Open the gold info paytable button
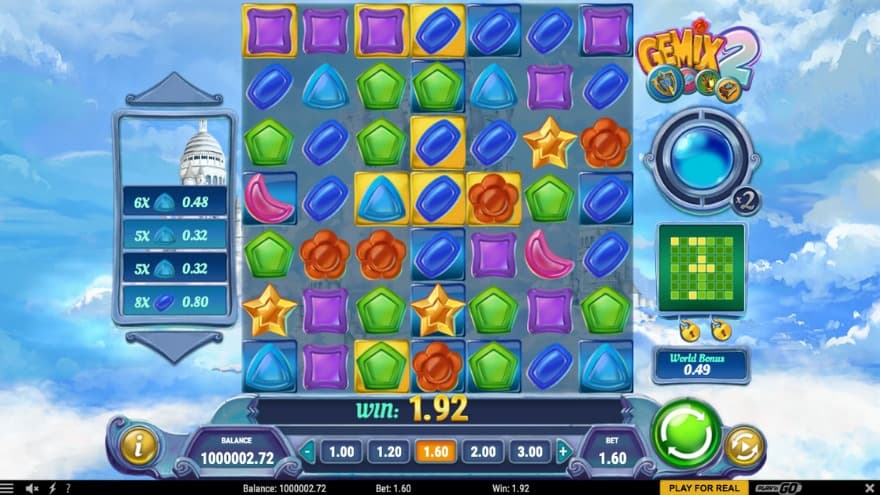 click(140, 445)
